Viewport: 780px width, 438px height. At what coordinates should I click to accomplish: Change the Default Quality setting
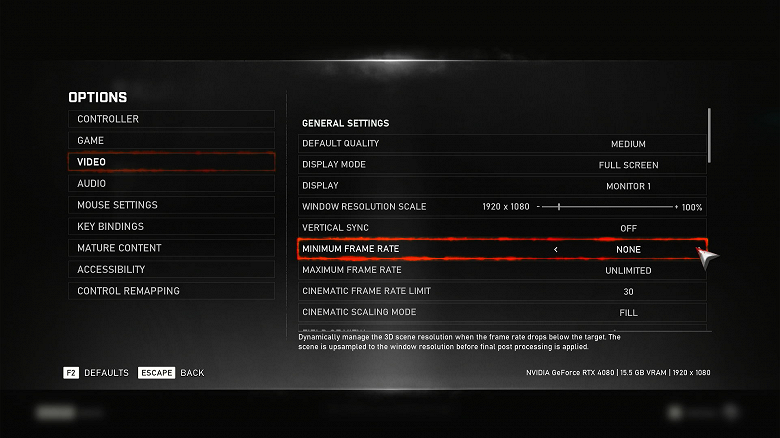627,144
